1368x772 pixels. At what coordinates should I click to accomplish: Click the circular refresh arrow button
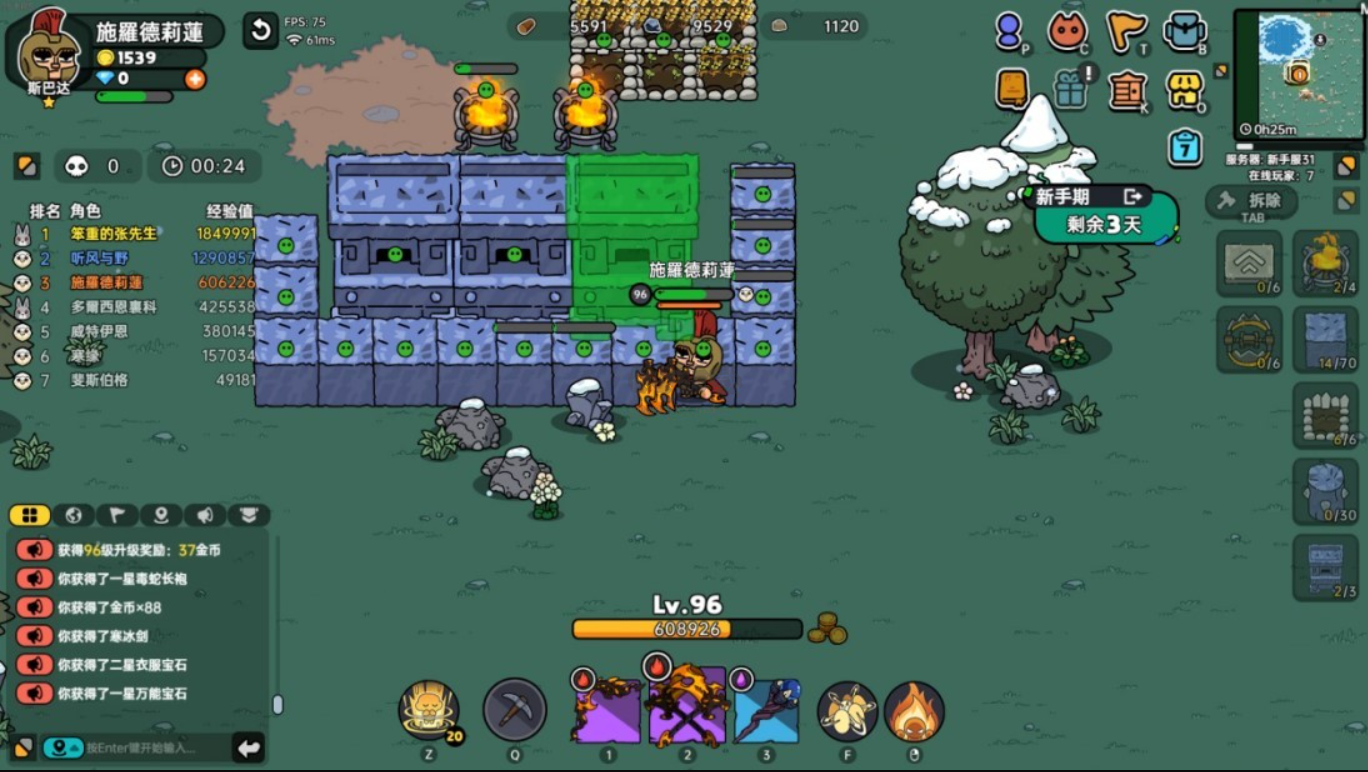(x=260, y=31)
